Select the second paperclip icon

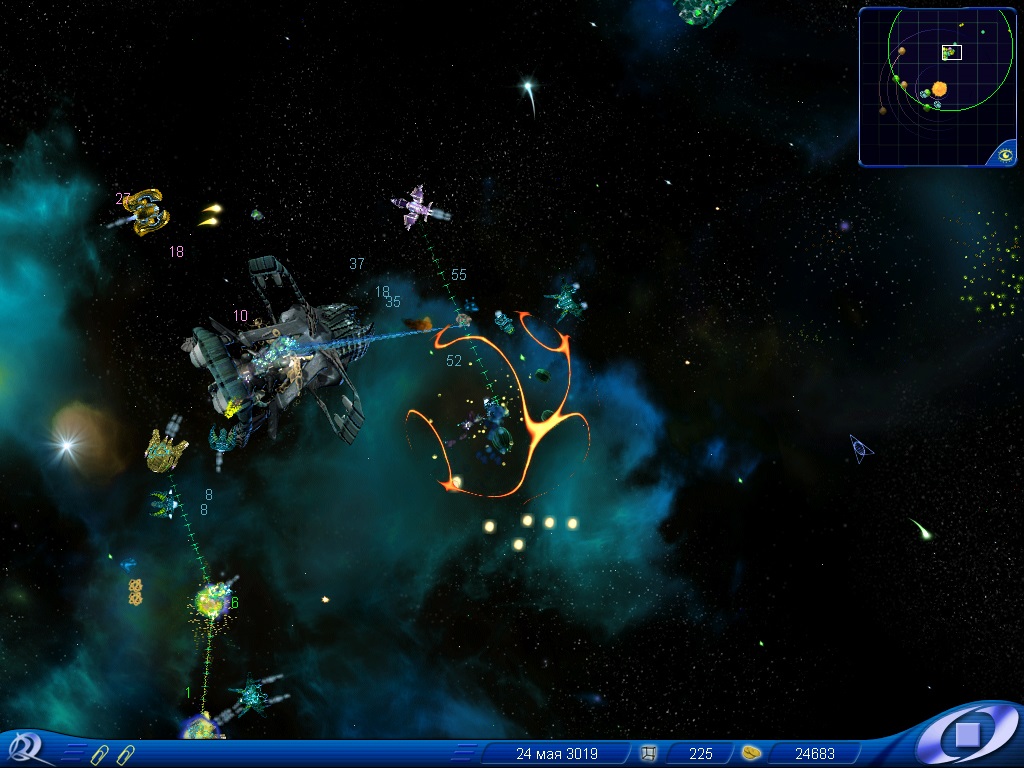(124, 754)
